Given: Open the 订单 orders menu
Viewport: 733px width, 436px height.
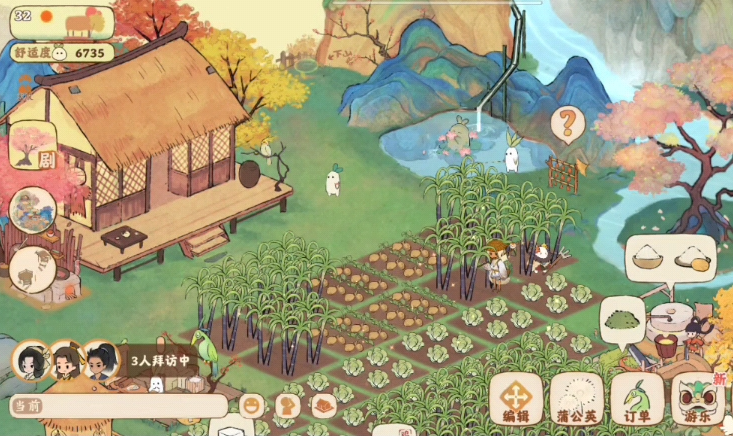Looking at the screenshot, I should (x=637, y=398).
